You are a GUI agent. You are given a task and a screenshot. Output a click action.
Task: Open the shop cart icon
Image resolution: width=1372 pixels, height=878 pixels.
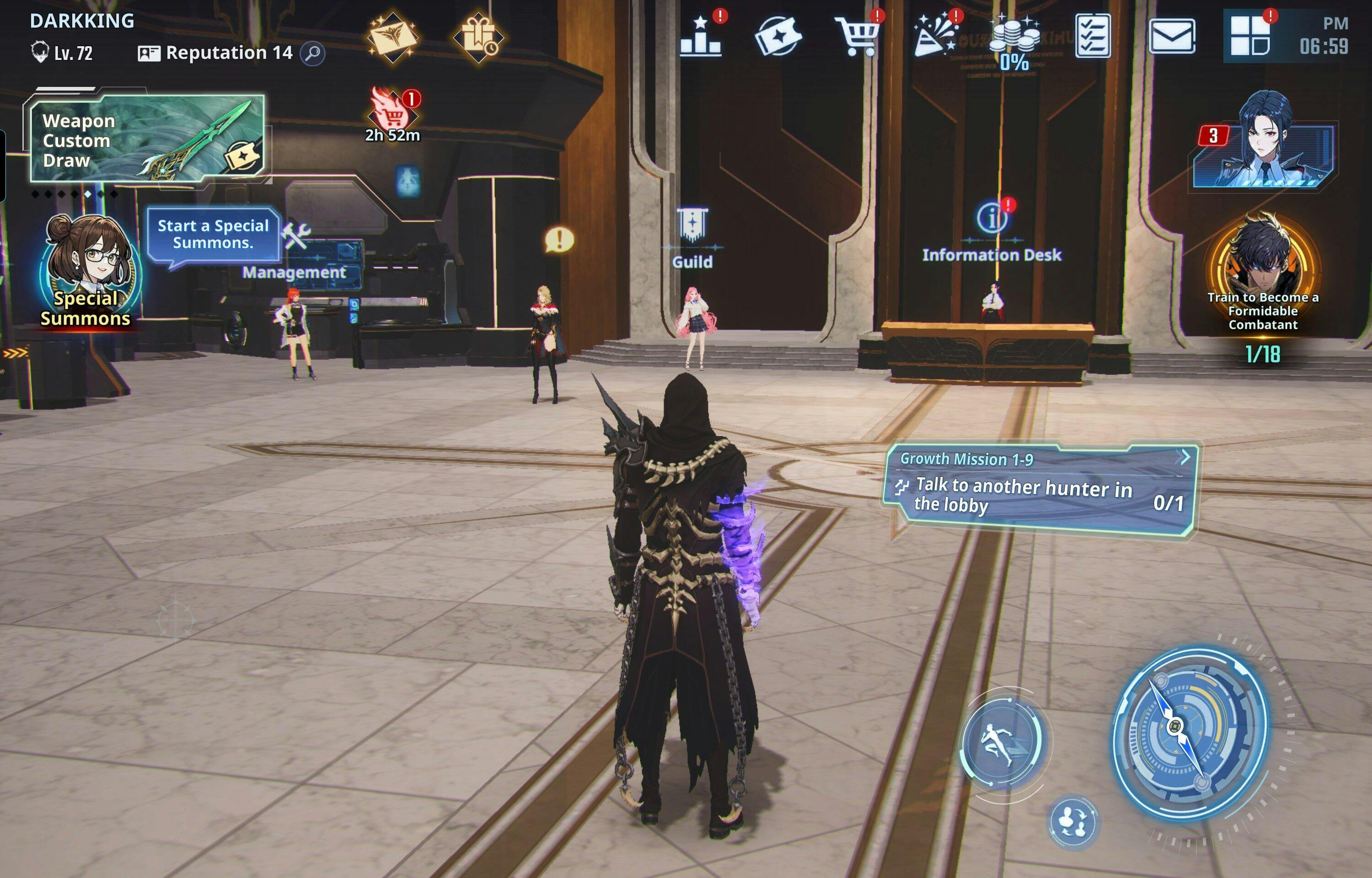[856, 37]
